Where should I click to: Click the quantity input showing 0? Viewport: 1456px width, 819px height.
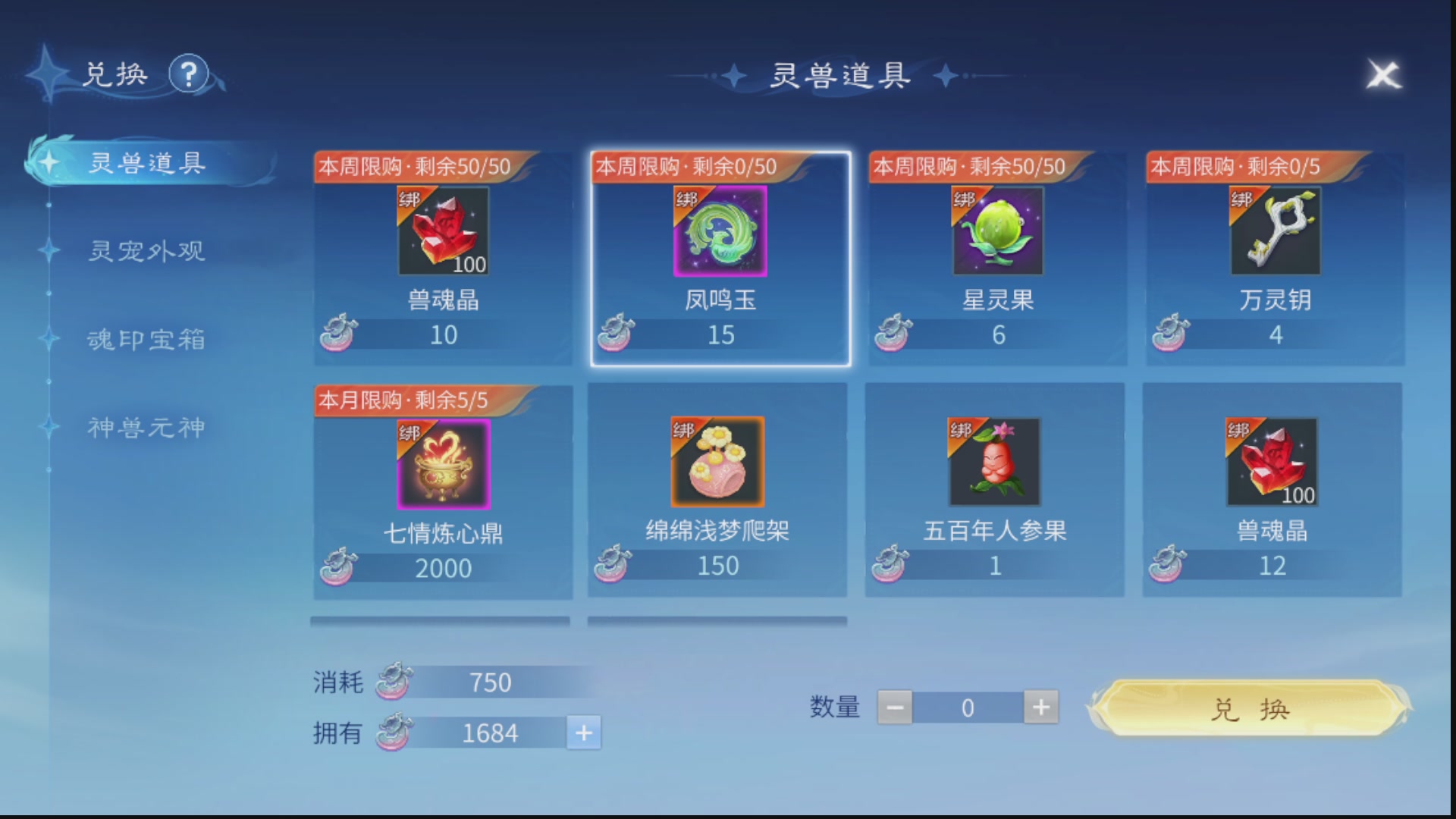click(968, 707)
